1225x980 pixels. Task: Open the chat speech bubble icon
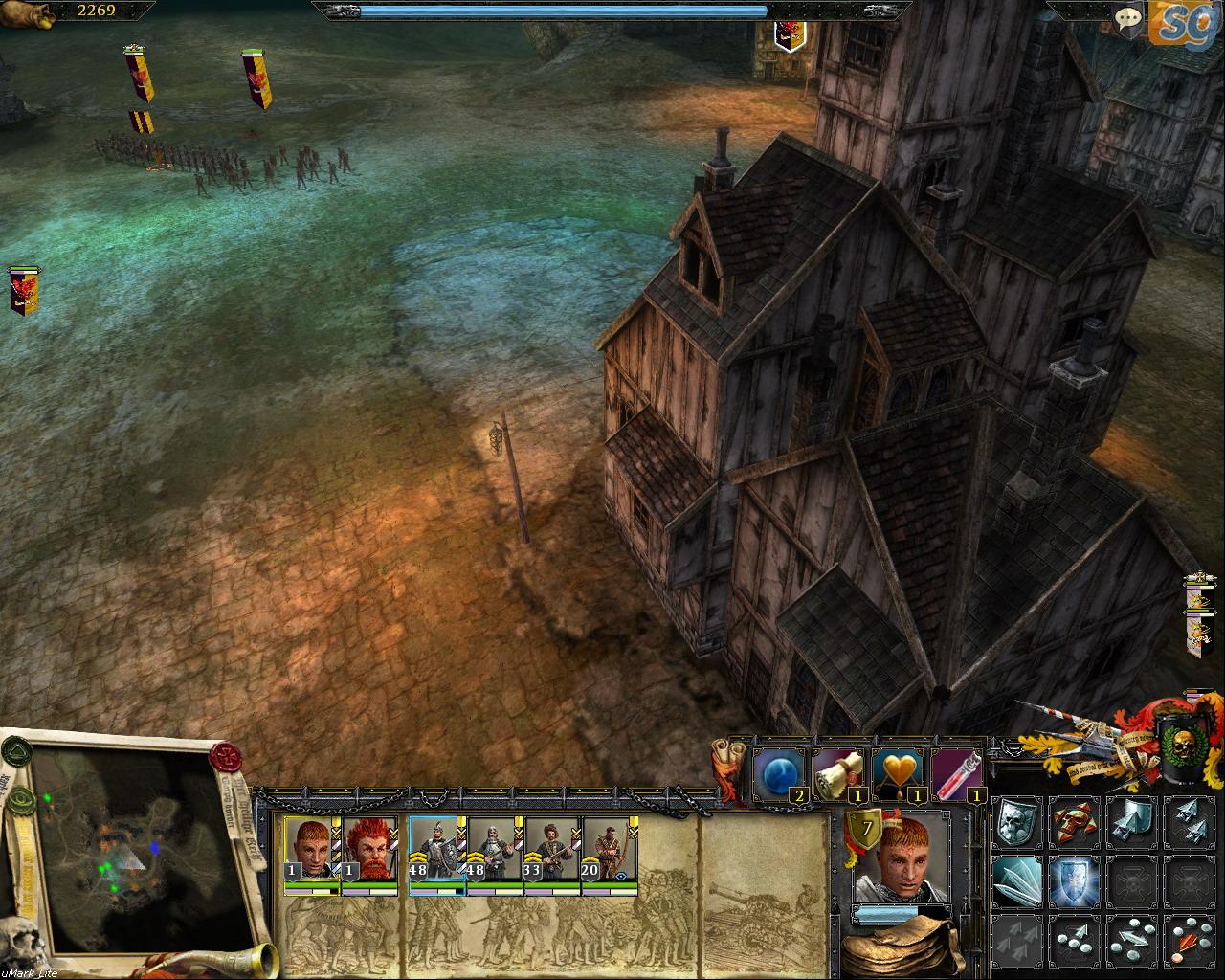point(1129,17)
